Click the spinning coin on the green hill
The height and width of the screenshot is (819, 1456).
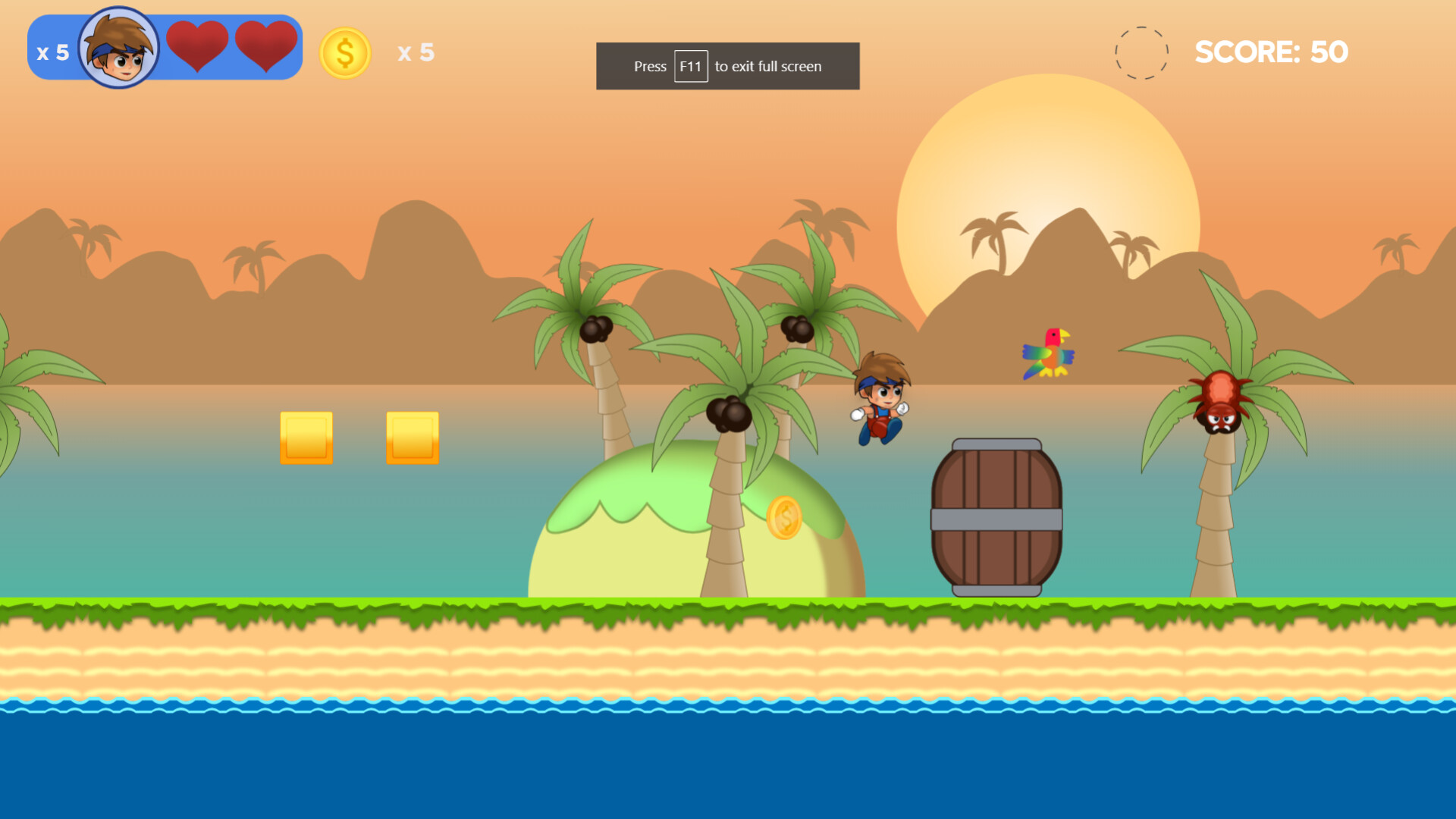click(786, 518)
